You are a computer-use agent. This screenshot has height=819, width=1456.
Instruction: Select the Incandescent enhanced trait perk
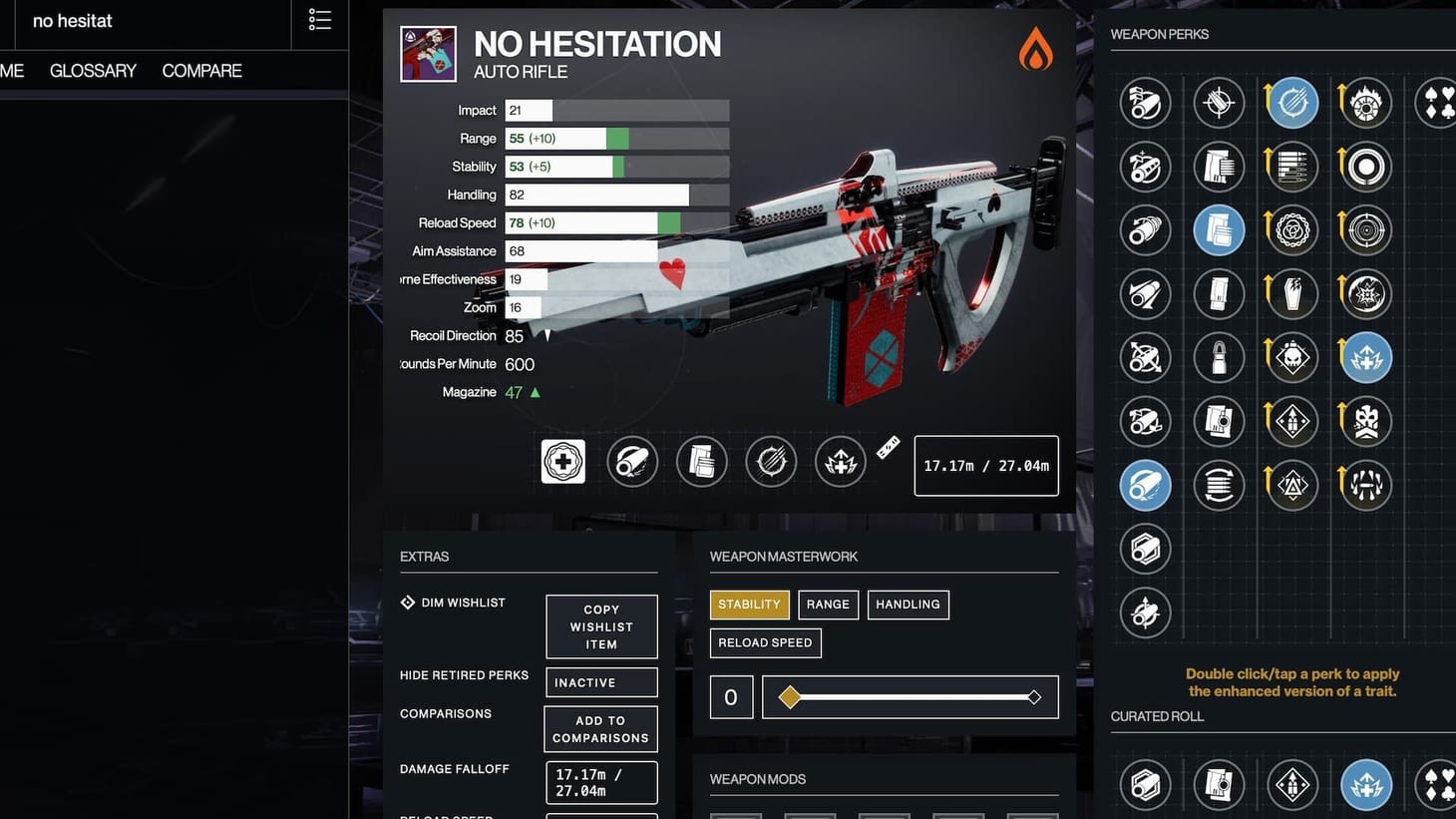coord(1364,102)
